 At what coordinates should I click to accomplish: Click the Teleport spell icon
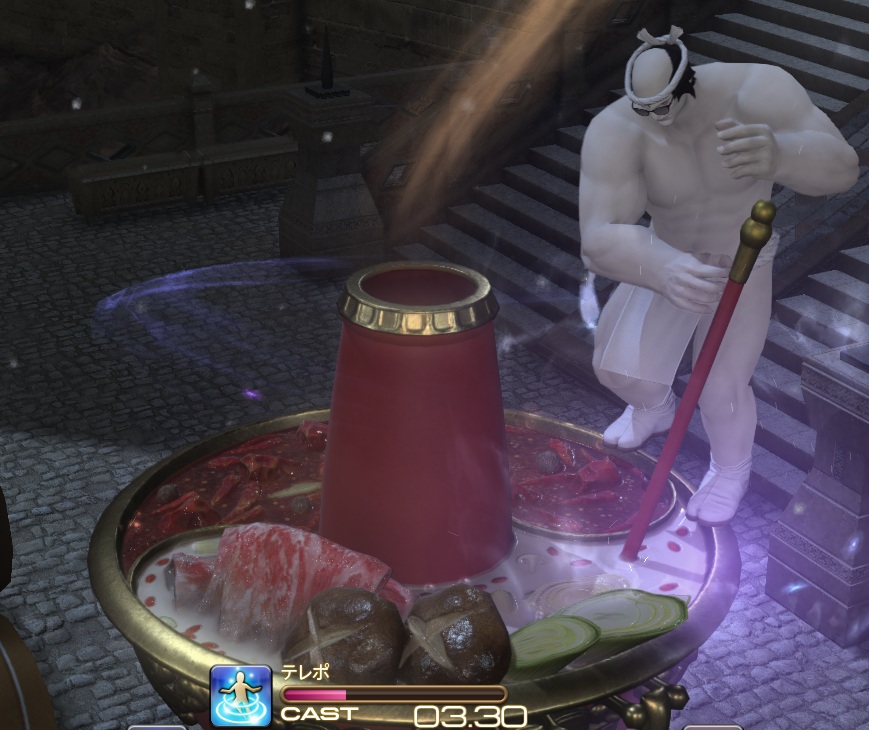tap(241, 696)
